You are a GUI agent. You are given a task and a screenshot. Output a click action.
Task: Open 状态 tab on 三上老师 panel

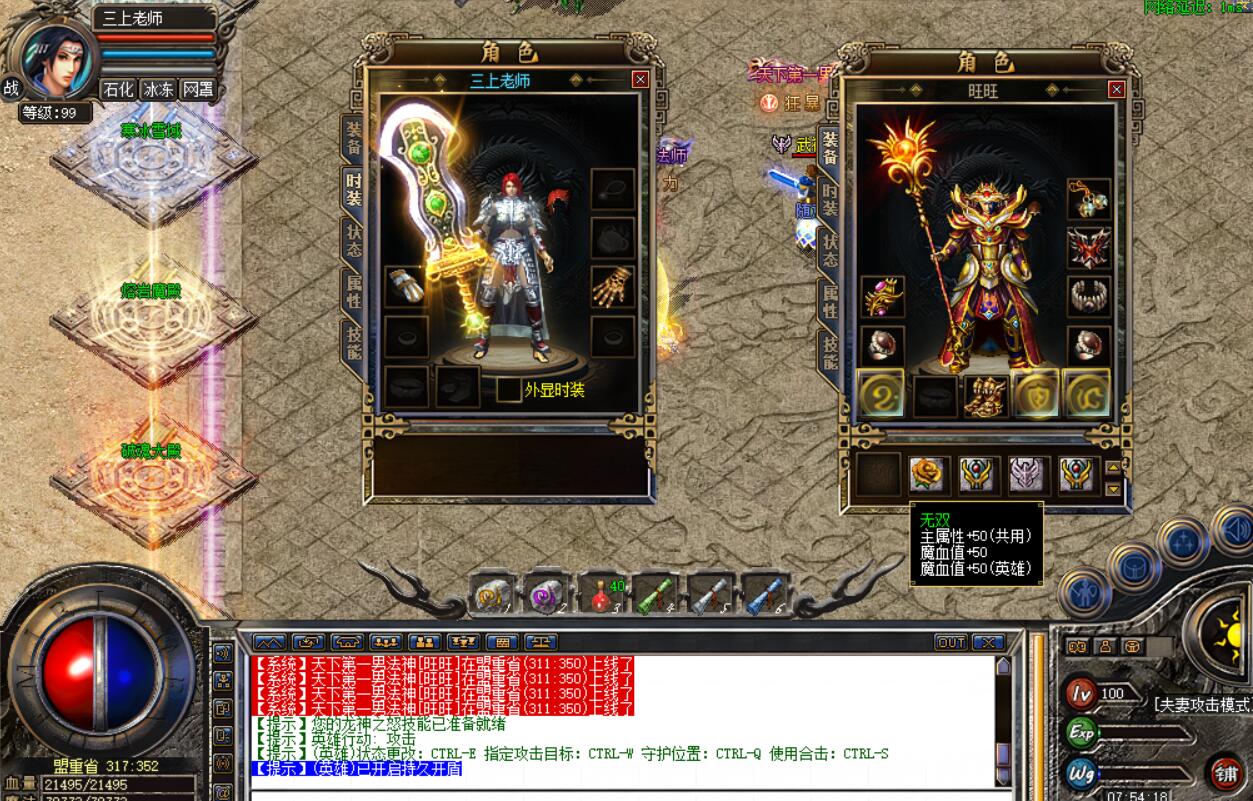(x=354, y=239)
